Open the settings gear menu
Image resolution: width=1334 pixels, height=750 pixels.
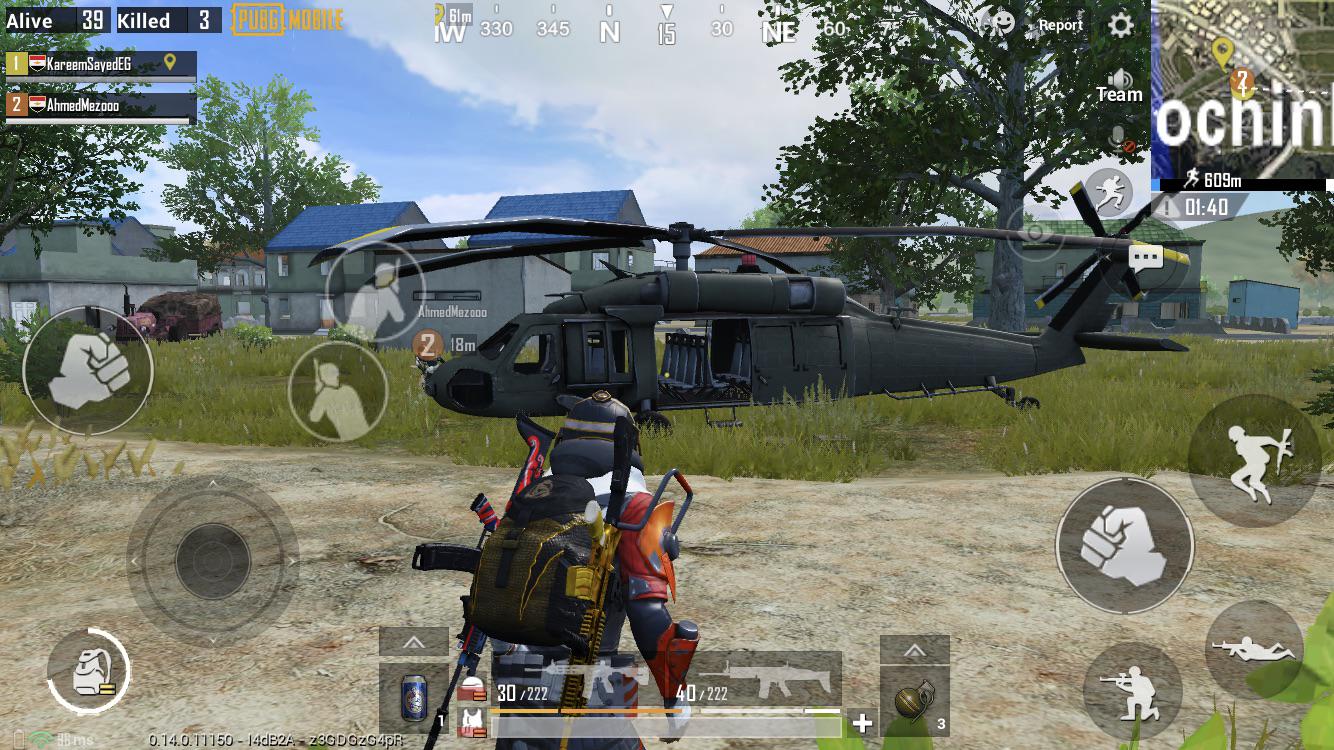pyautogui.click(x=1121, y=25)
